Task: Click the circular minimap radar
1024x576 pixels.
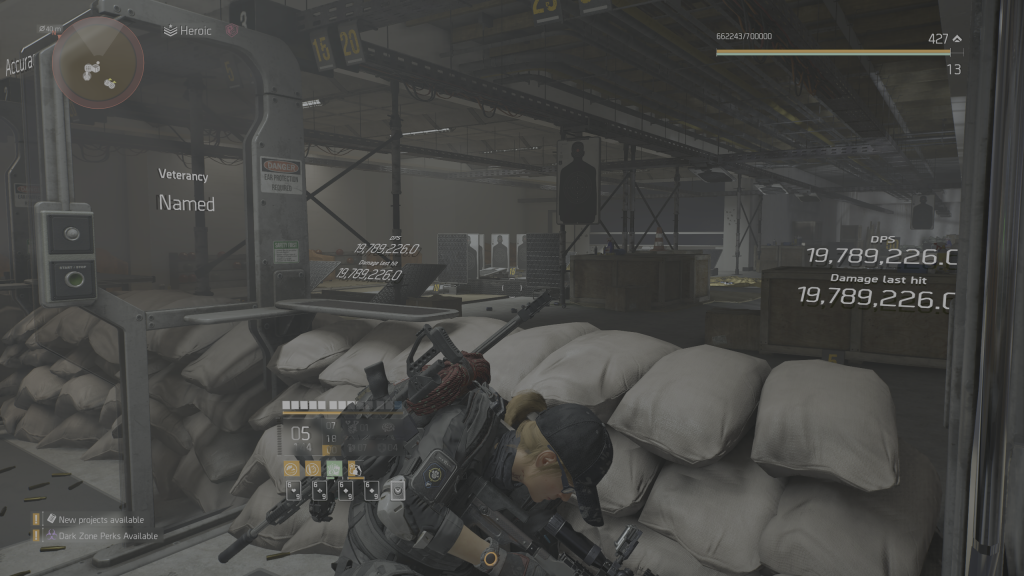Action: coord(97,63)
